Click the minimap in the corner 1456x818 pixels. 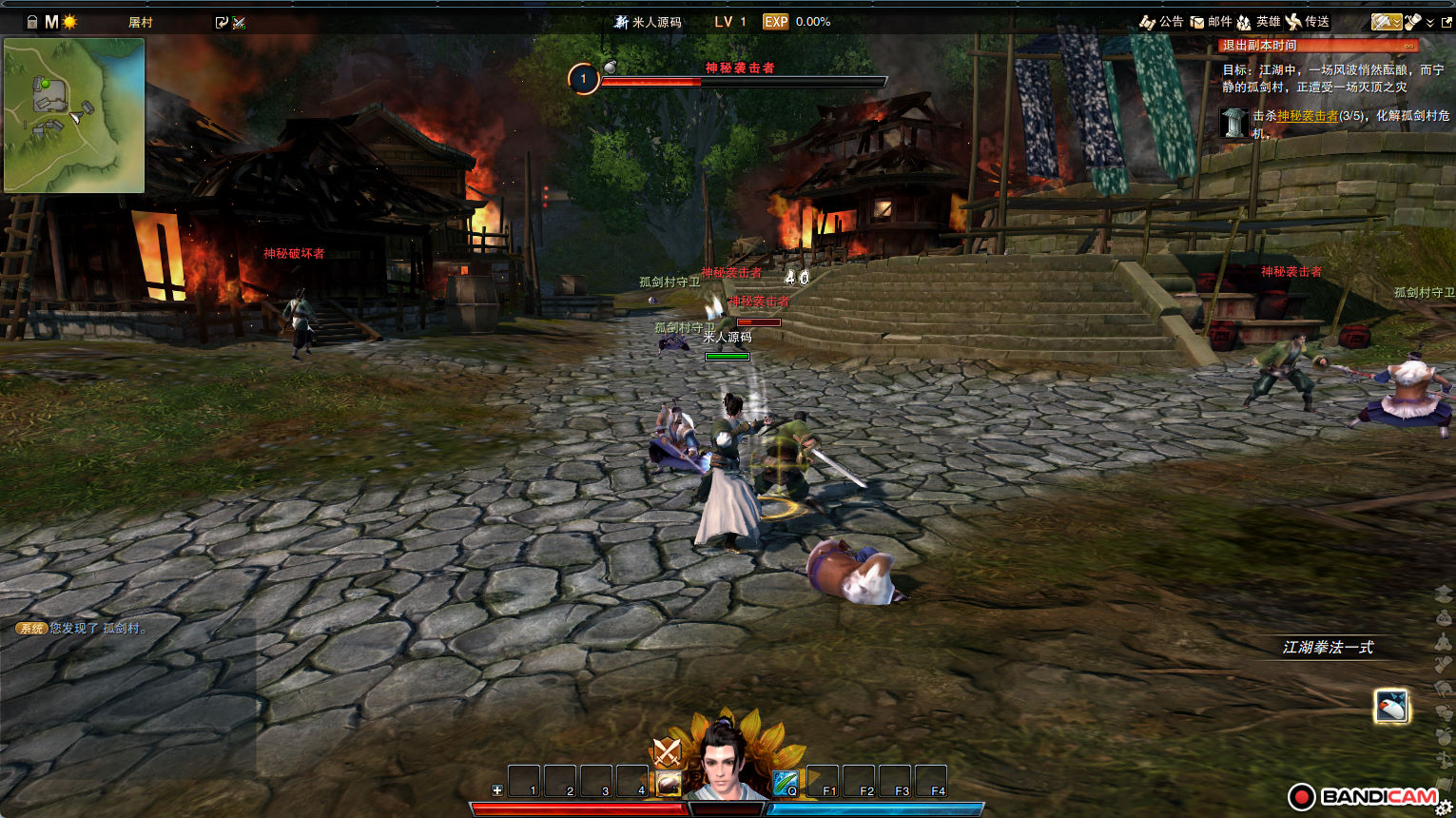[x=74, y=115]
